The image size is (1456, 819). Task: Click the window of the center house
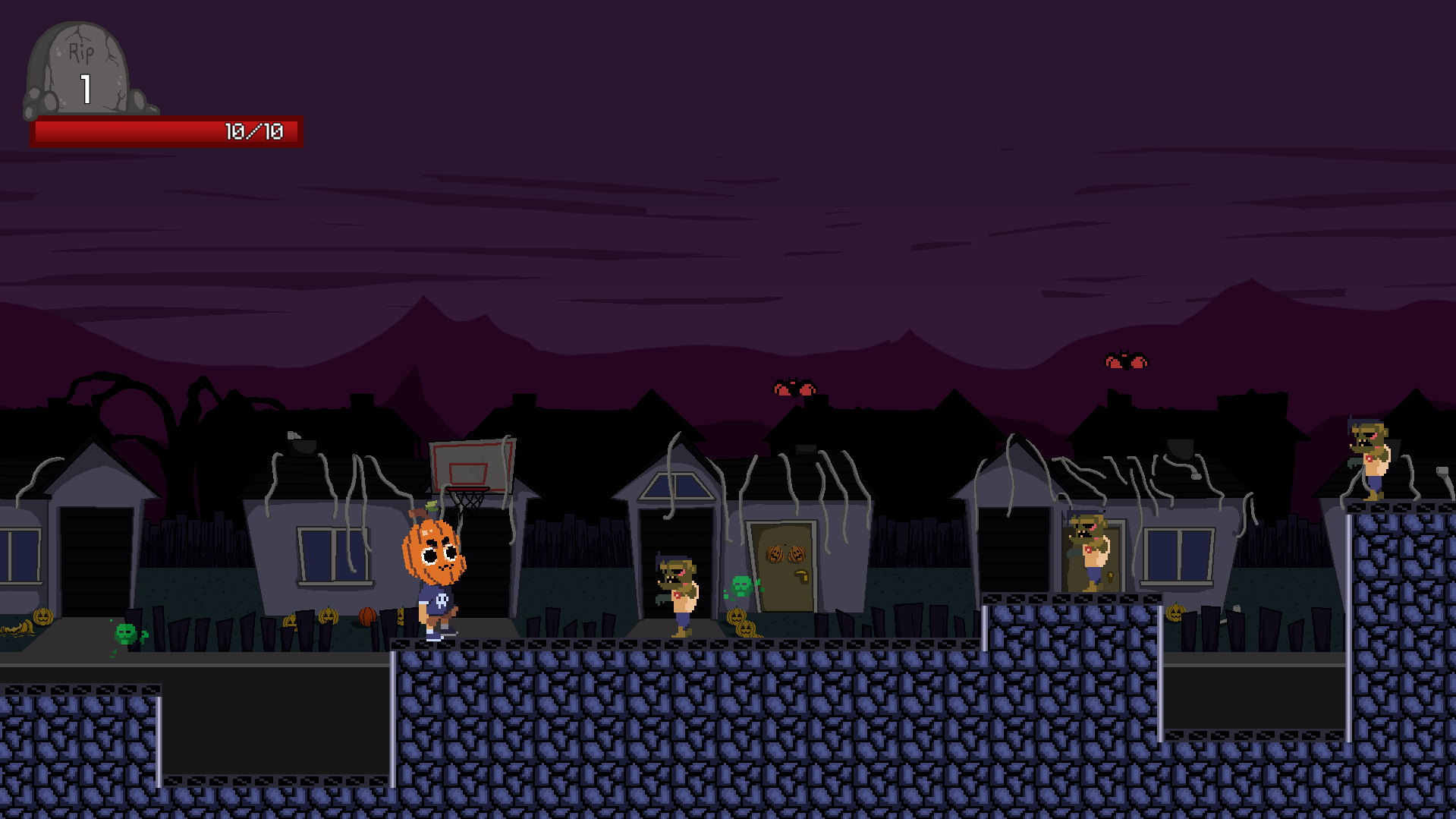(675, 486)
